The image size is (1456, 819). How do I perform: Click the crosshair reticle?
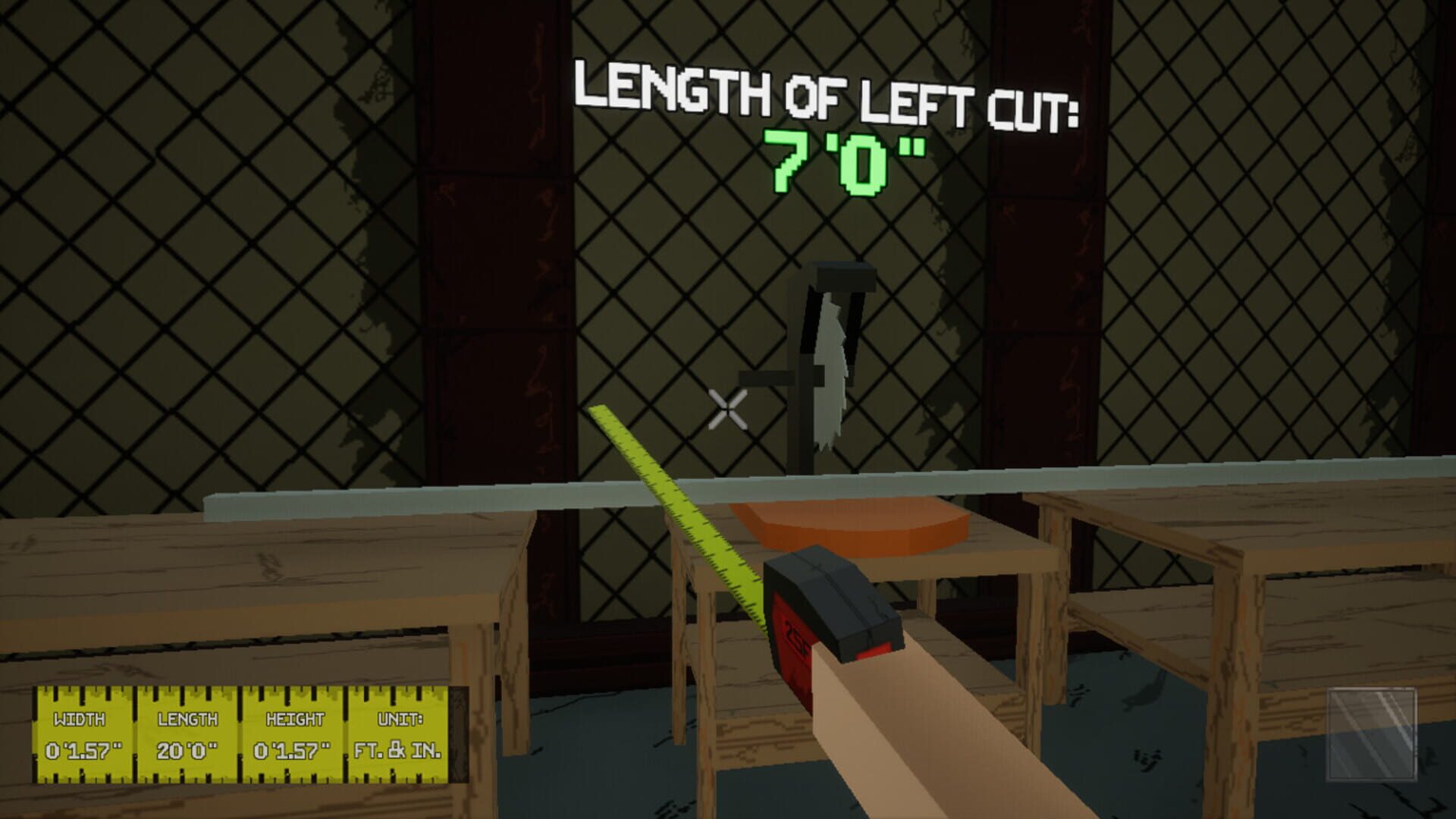[x=728, y=409]
